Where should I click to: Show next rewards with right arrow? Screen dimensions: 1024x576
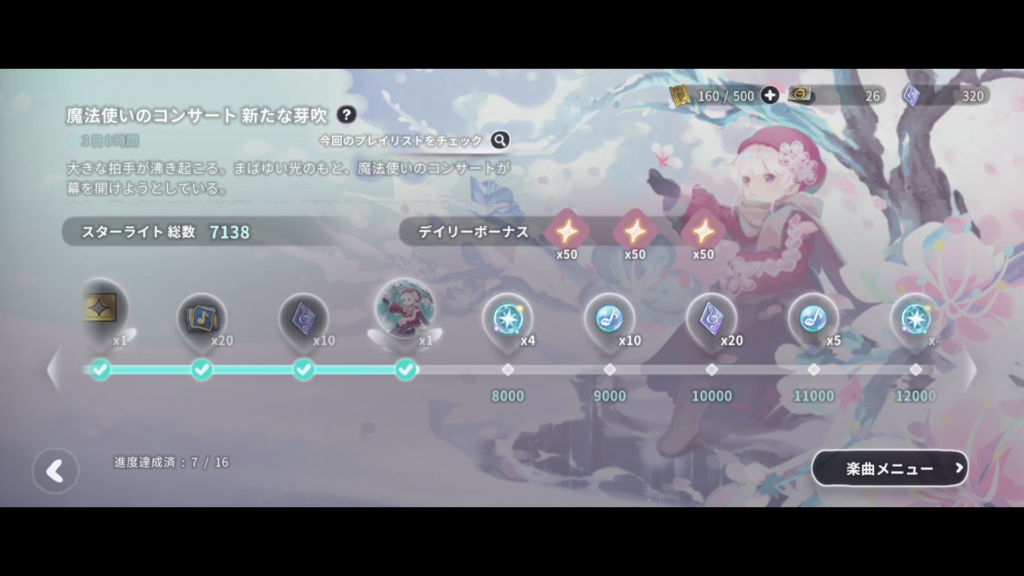968,370
